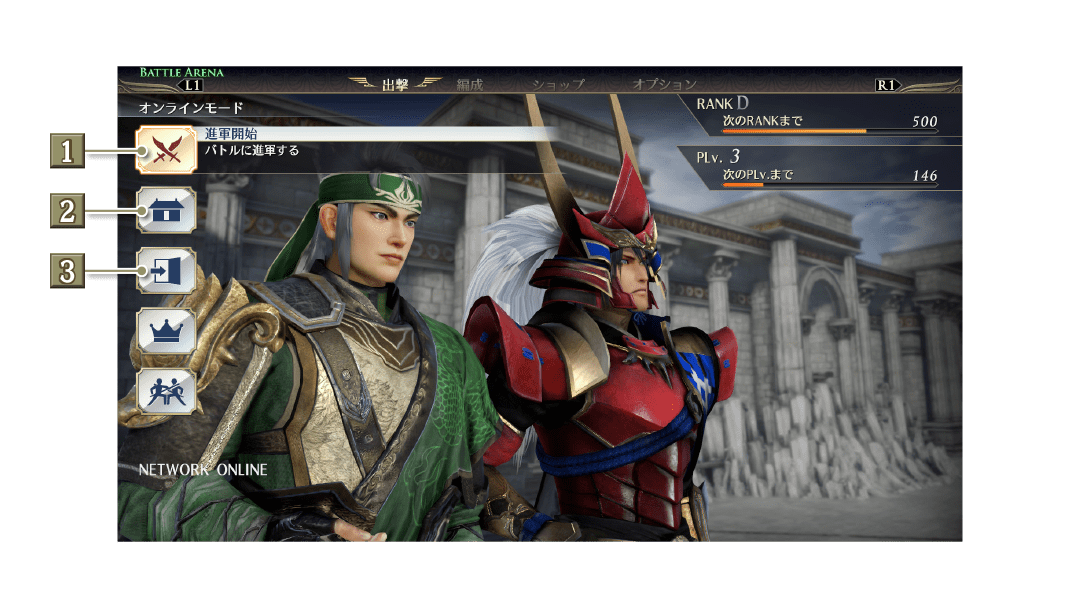Image resolution: width=1080 pixels, height=608 pixels.
Task: Open the ショップ tab
Action: point(559,85)
